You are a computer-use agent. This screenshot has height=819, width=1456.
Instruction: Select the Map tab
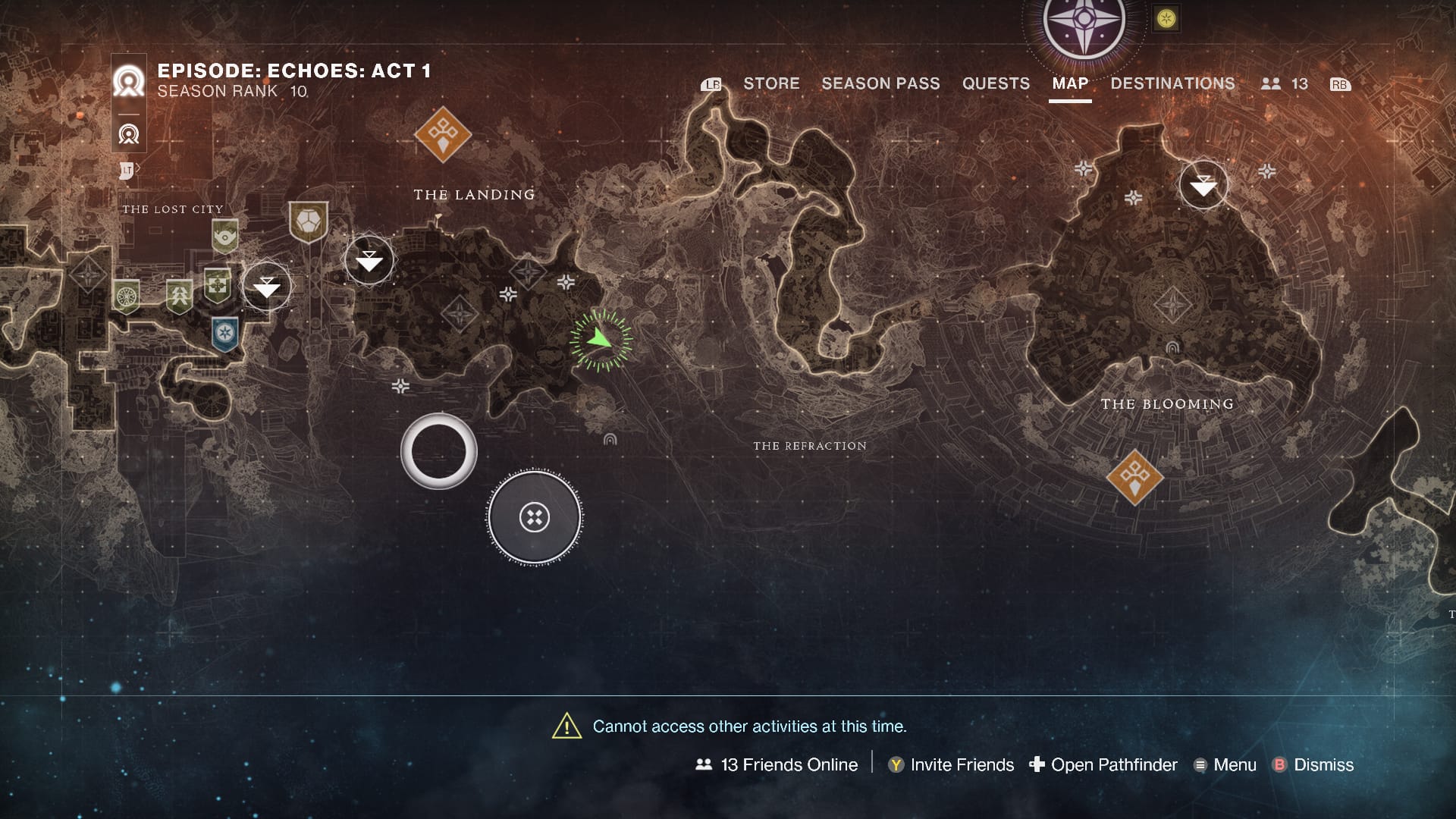coord(1070,83)
